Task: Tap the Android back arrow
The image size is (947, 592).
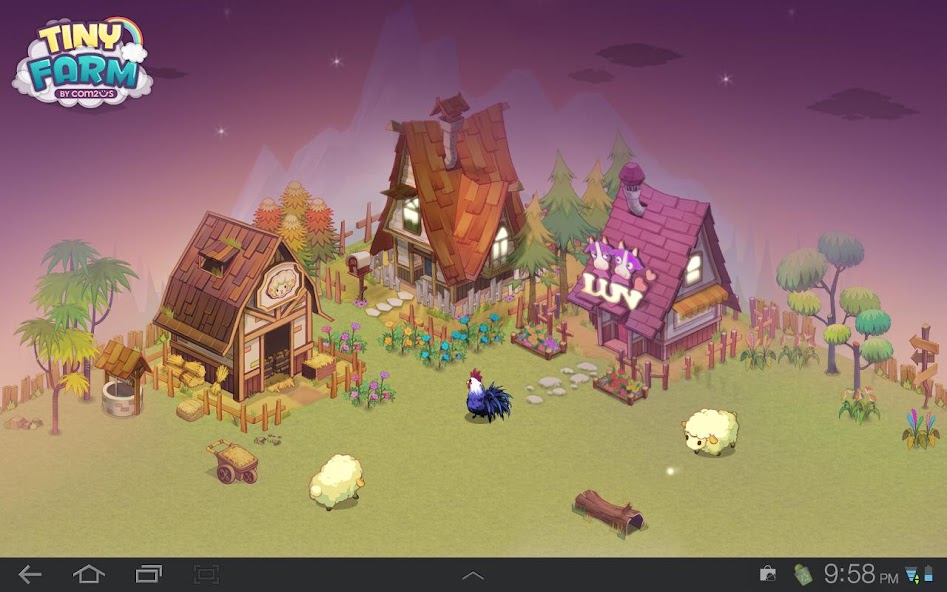Action: pyautogui.click(x=30, y=574)
